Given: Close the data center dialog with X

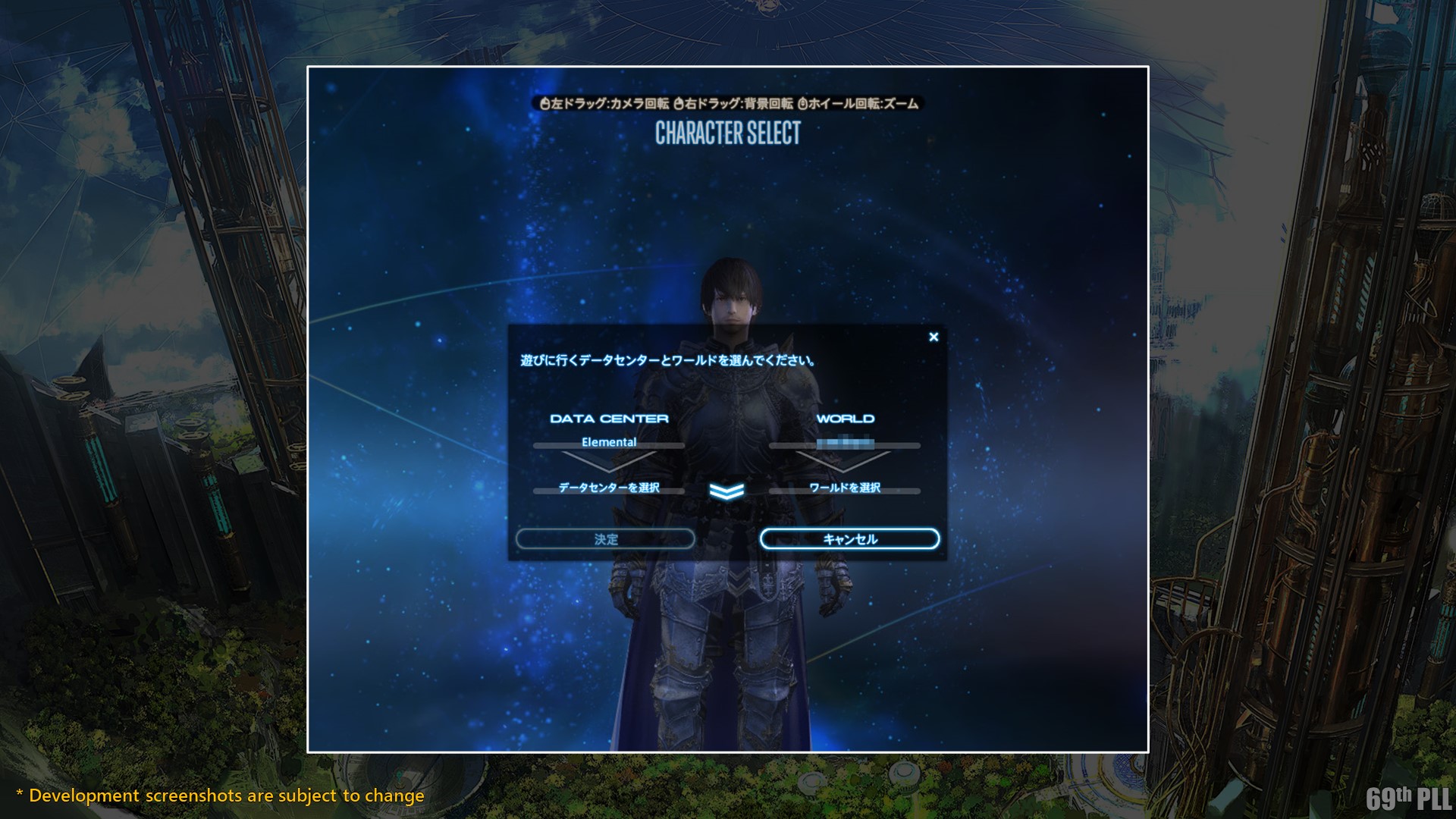Looking at the screenshot, I should [x=934, y=337].
